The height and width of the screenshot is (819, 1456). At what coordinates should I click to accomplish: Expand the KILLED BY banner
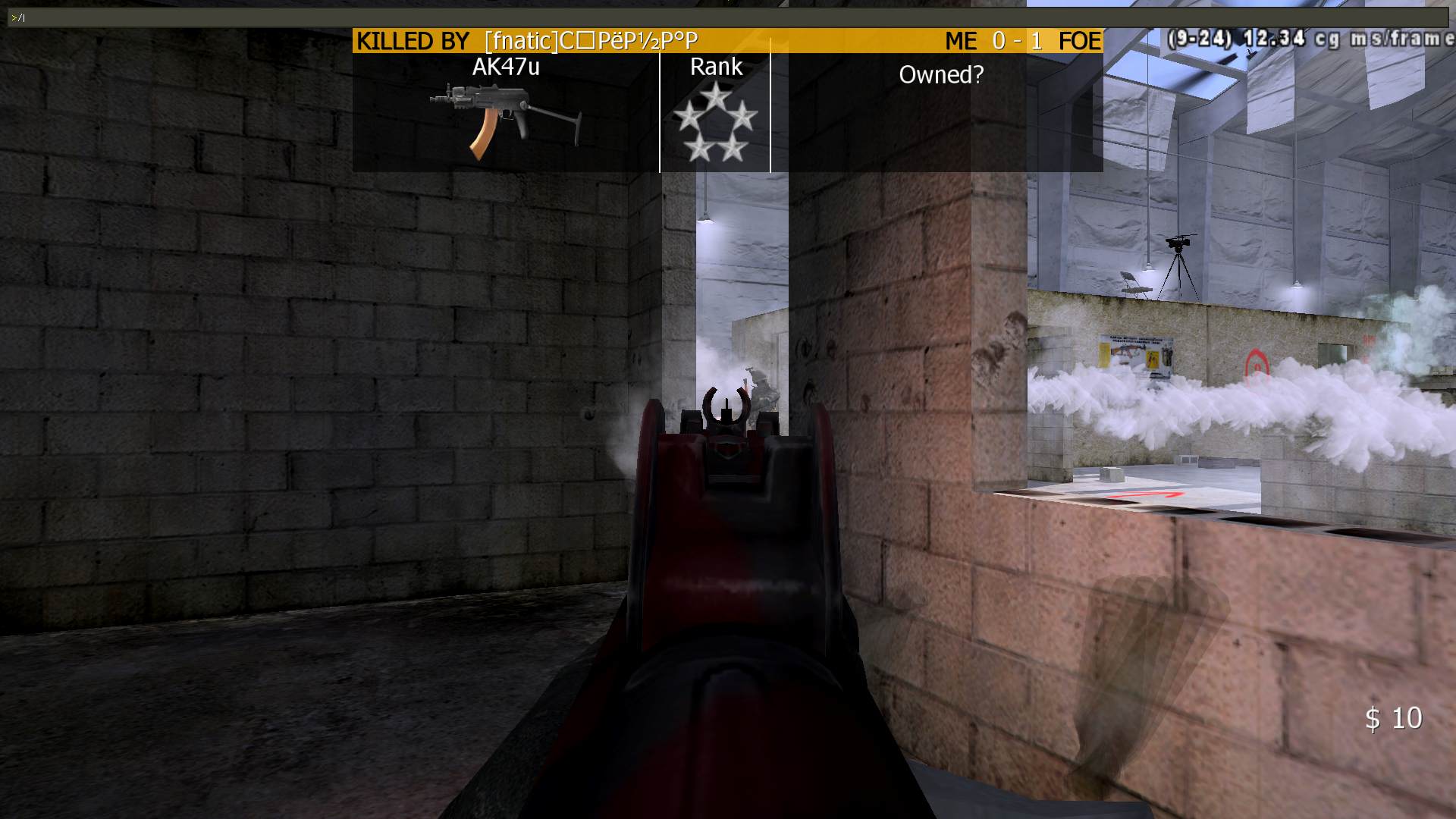[413, 40]
